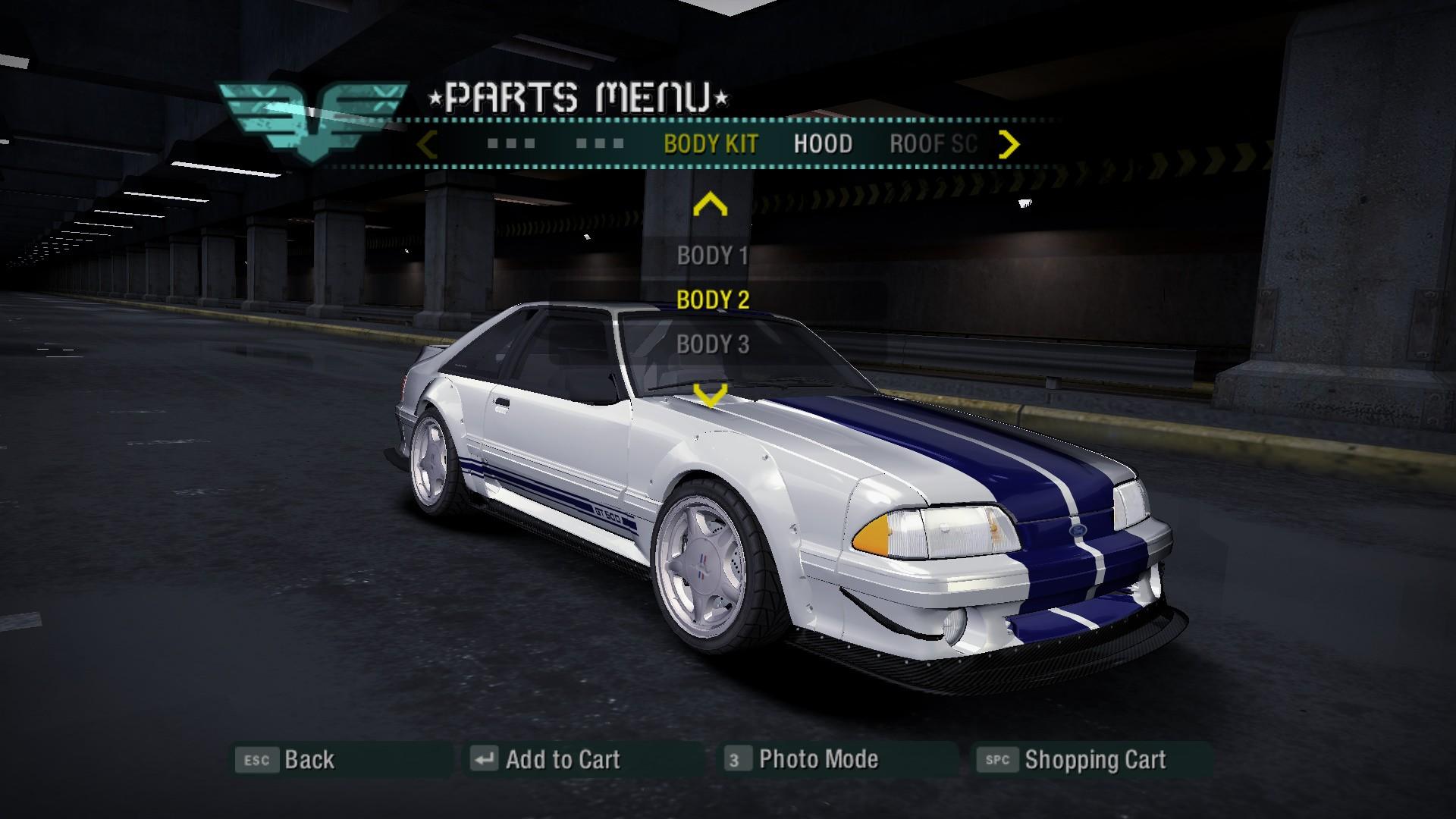The image size is (1456, 819).
Task: Click the up arrow above body list
Action: pyautogui.click(x=711, y=205)
